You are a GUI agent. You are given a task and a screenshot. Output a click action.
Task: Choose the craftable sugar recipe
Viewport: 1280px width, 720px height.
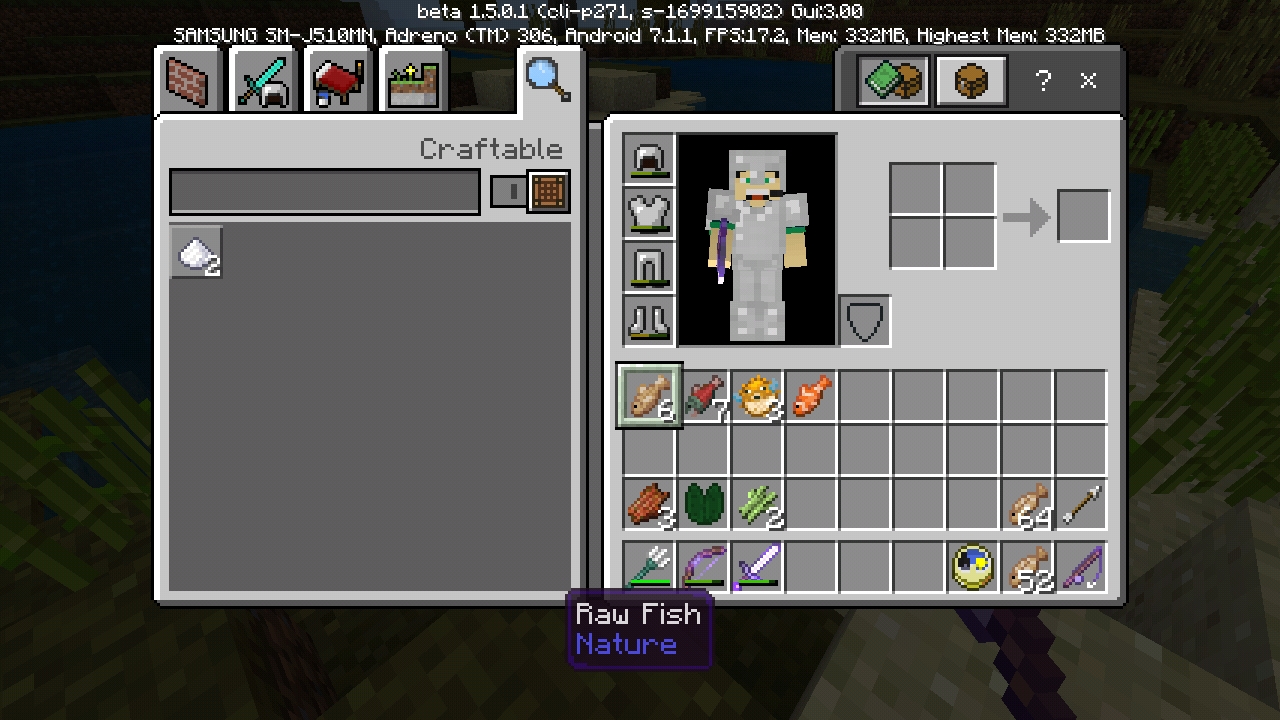point(196,252)
